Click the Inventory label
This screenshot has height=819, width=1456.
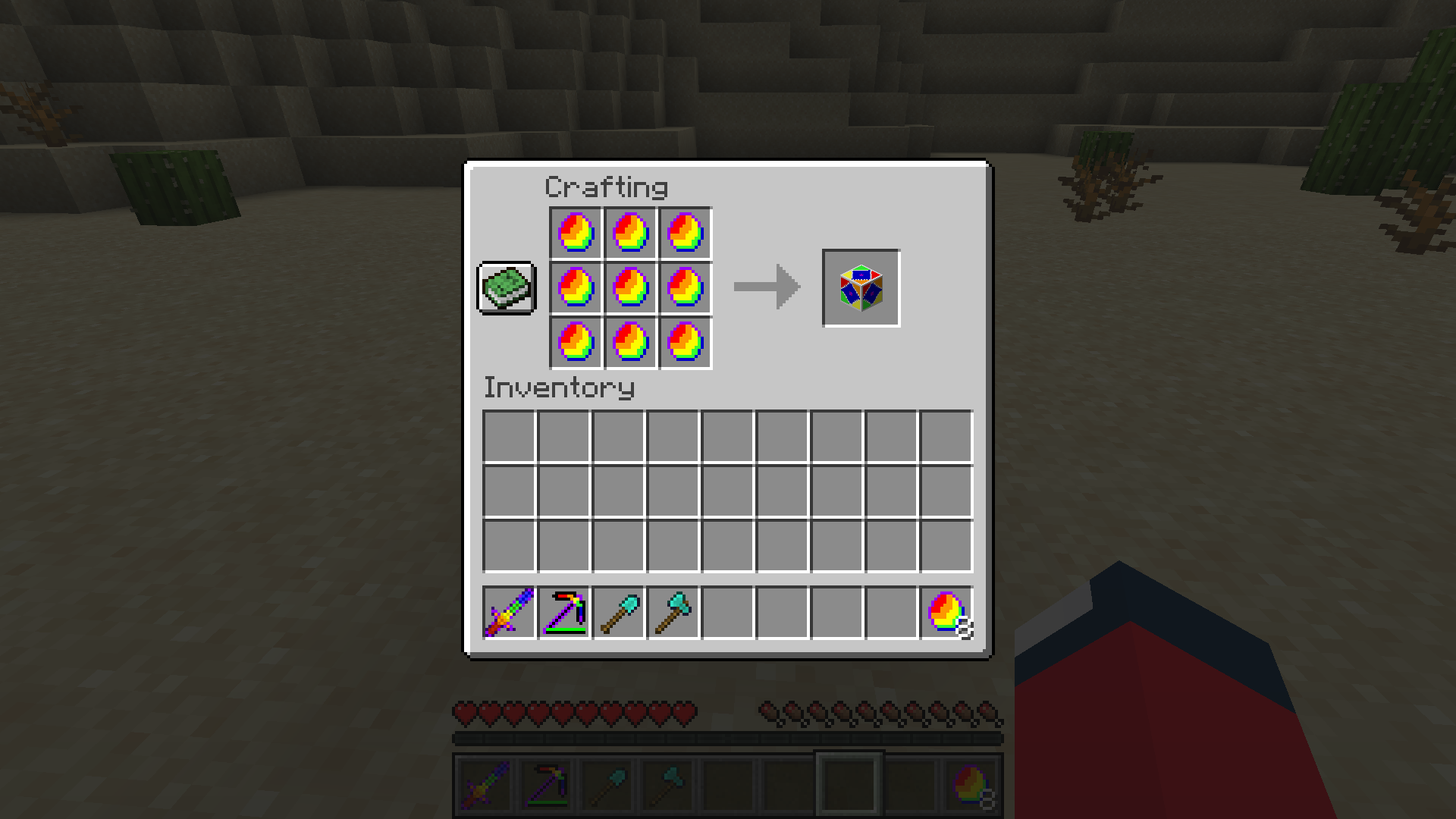tap(559, 388)
